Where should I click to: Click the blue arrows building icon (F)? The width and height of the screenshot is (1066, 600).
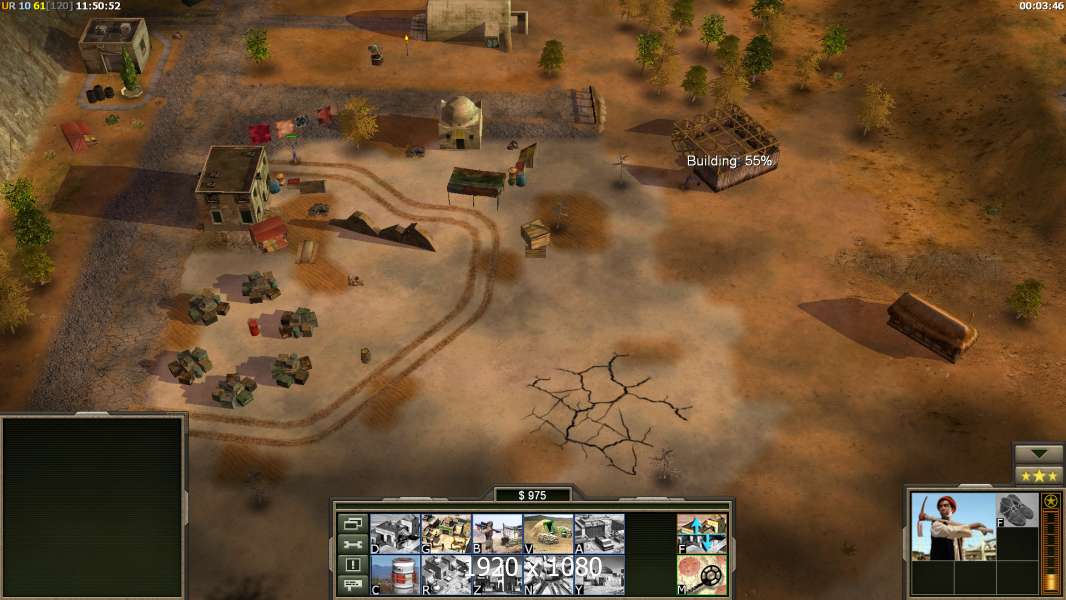[x=702, y=533]
